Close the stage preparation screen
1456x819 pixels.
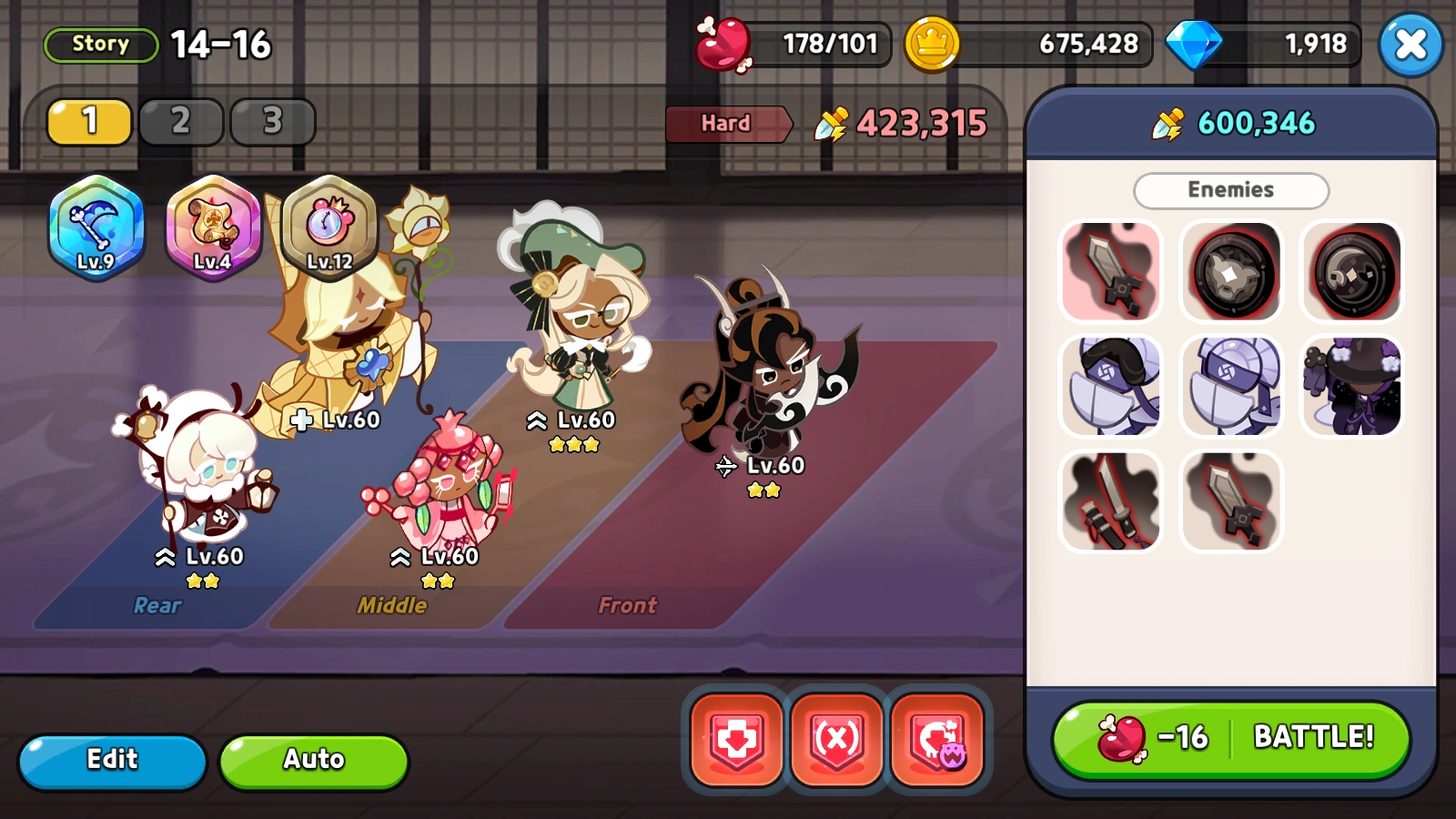pyautogui.click(x=1410, y=44)
